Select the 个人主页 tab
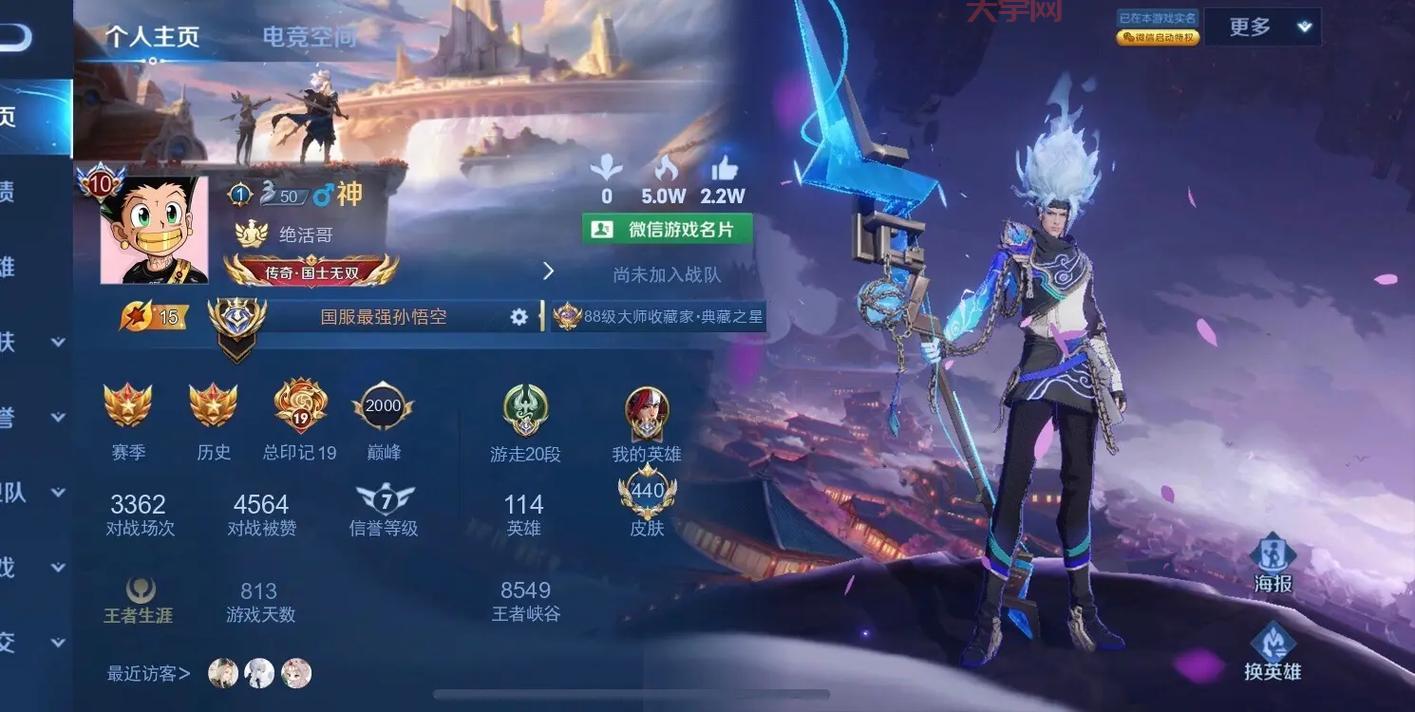The image size is (1415, 712). [152, 37]
